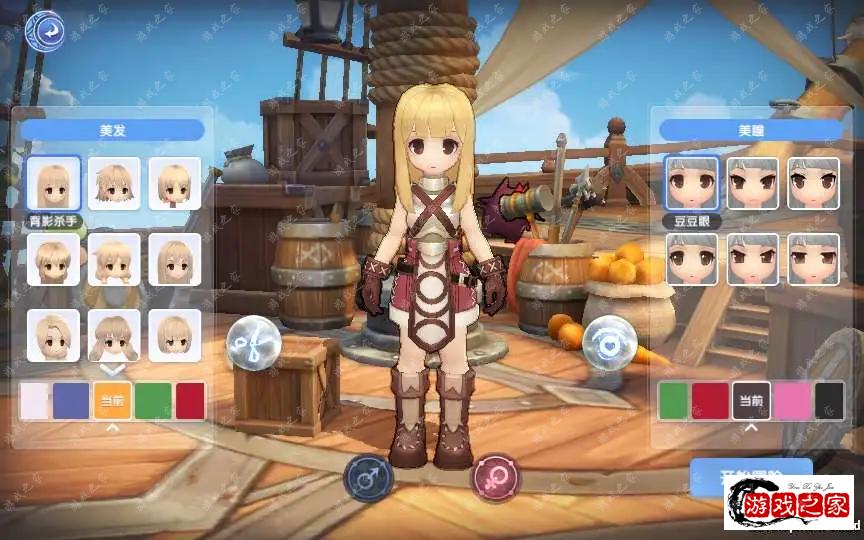Go back using the arrow button
Image resolution: width=864 pixels, height=540 pixels.
coord(45,31)
